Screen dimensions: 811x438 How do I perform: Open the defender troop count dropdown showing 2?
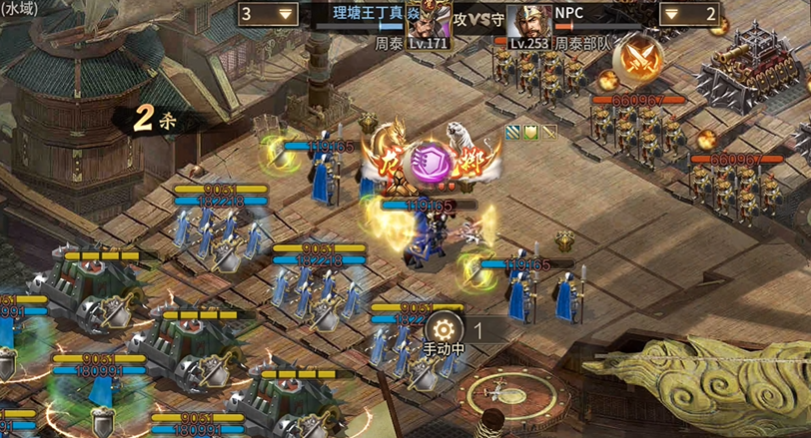pyautogui.click(x=690, y=14)
